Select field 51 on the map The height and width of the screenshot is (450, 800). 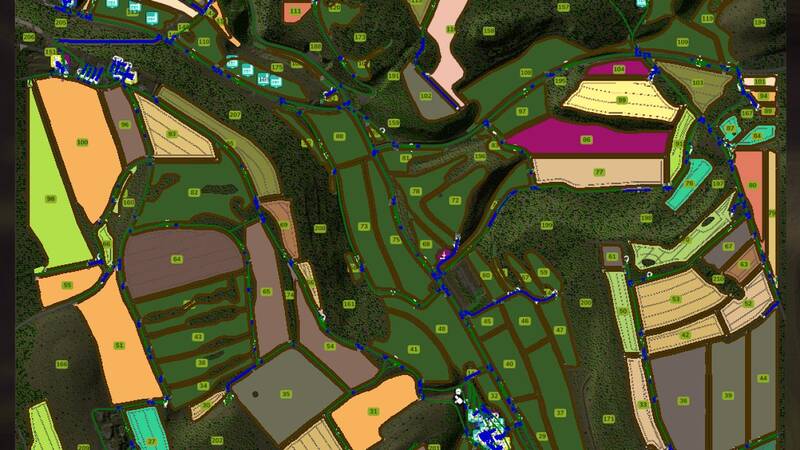(x=119, y=345)
